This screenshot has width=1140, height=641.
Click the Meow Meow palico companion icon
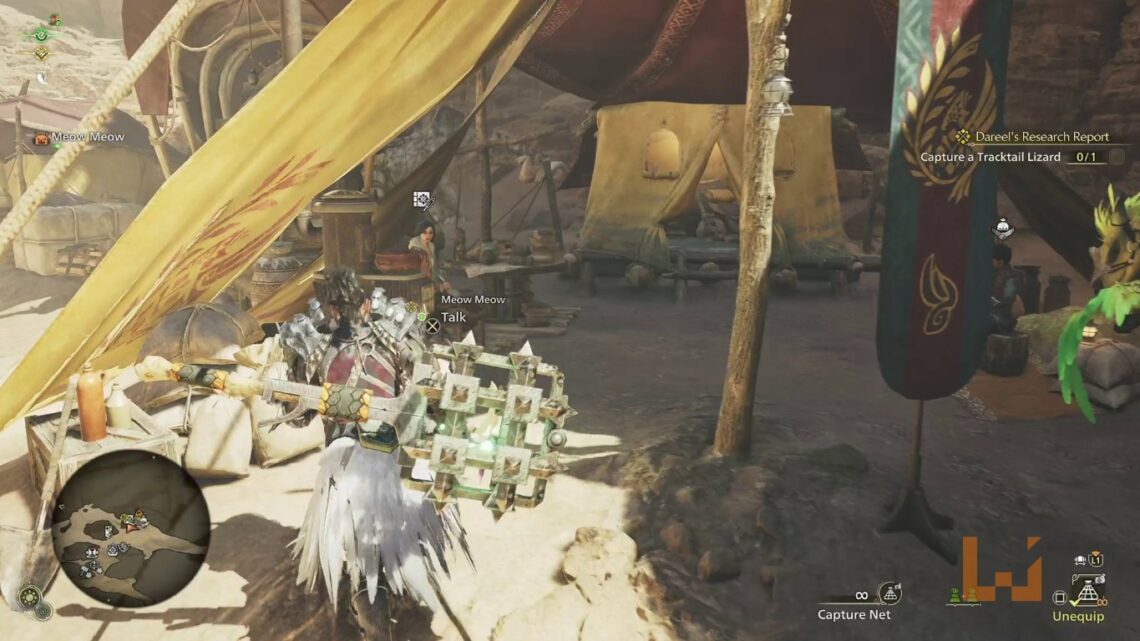coord(42,138)
